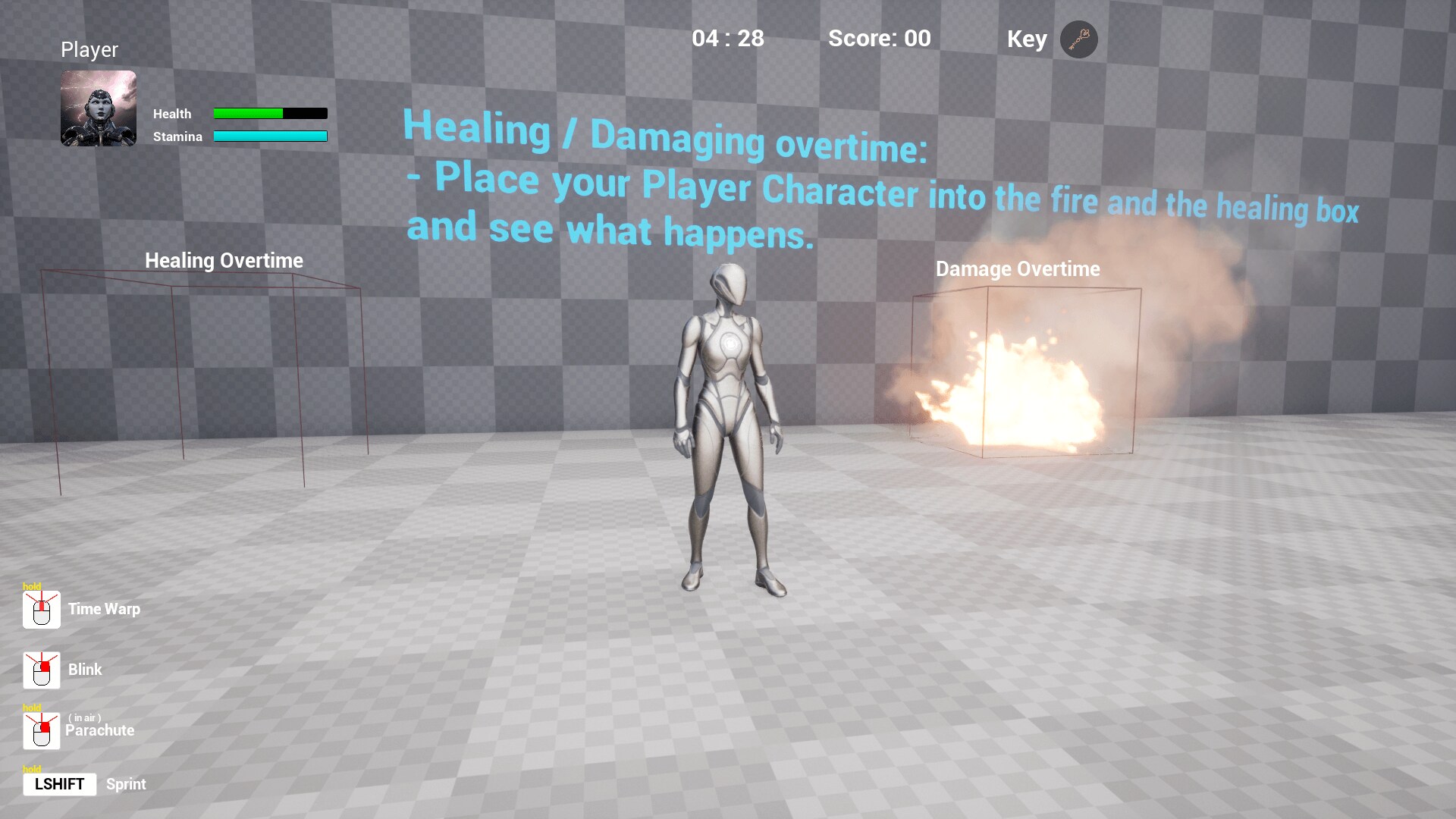Select the Time Warp mouse icon
The height and width of the screenshot is (819, 1456).
point(42,609)
